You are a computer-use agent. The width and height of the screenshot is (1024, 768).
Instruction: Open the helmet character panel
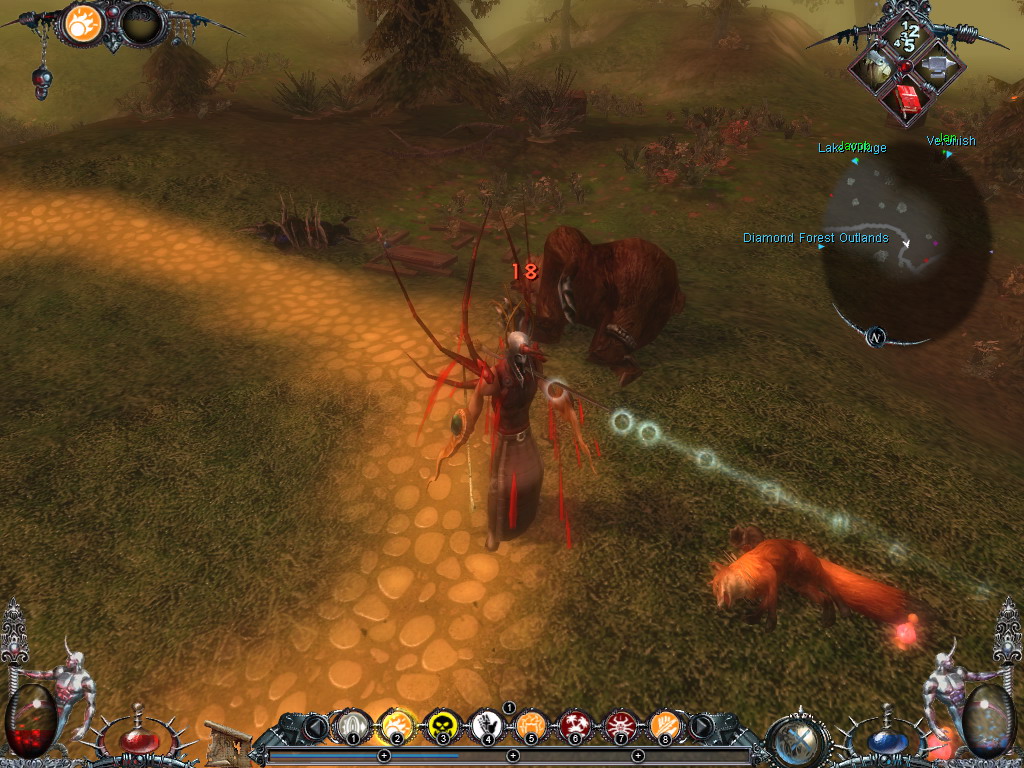876,68
